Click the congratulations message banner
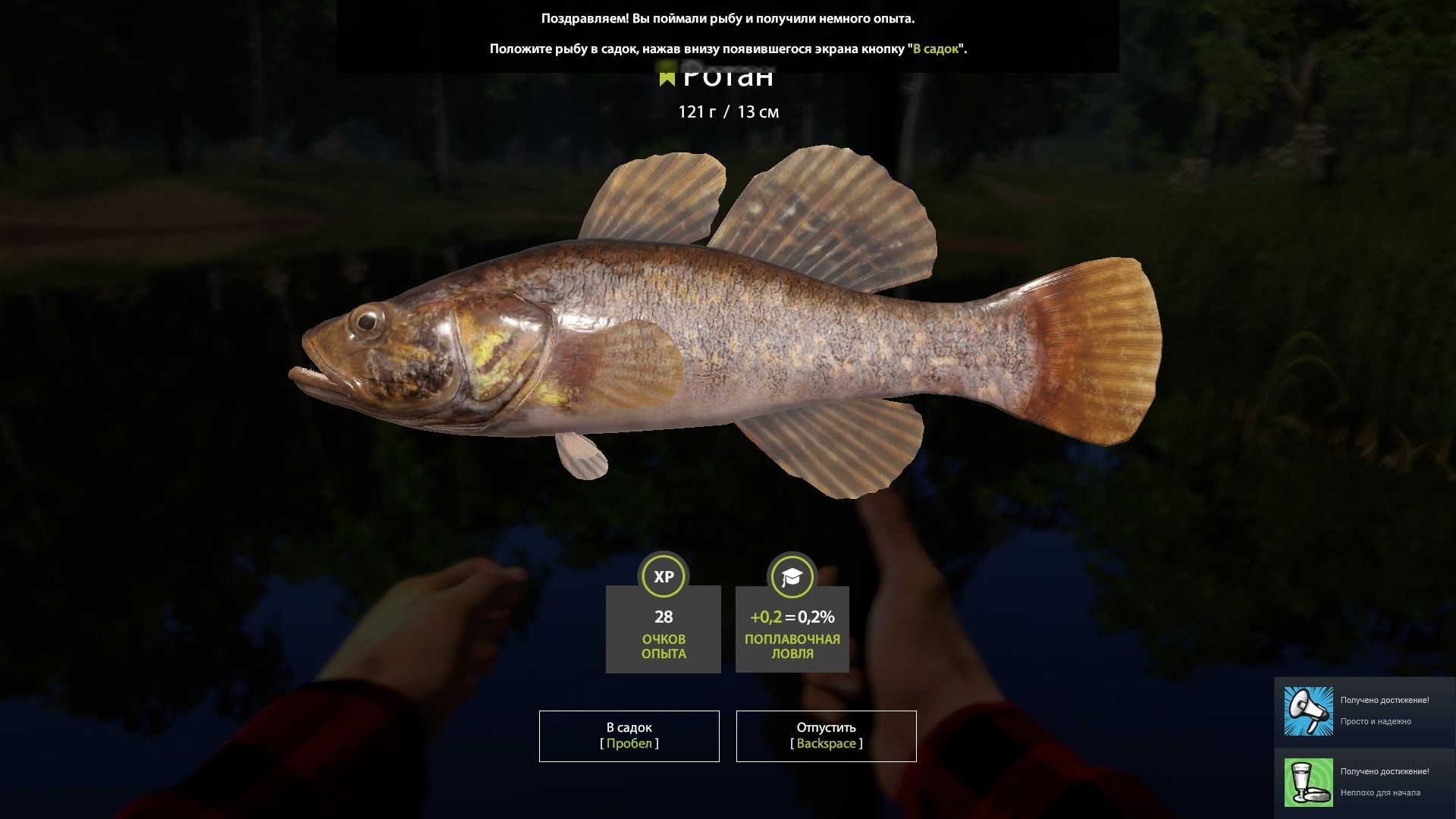Image resolution: width=1456 pixels, height=819 pixels. [728, 34]
